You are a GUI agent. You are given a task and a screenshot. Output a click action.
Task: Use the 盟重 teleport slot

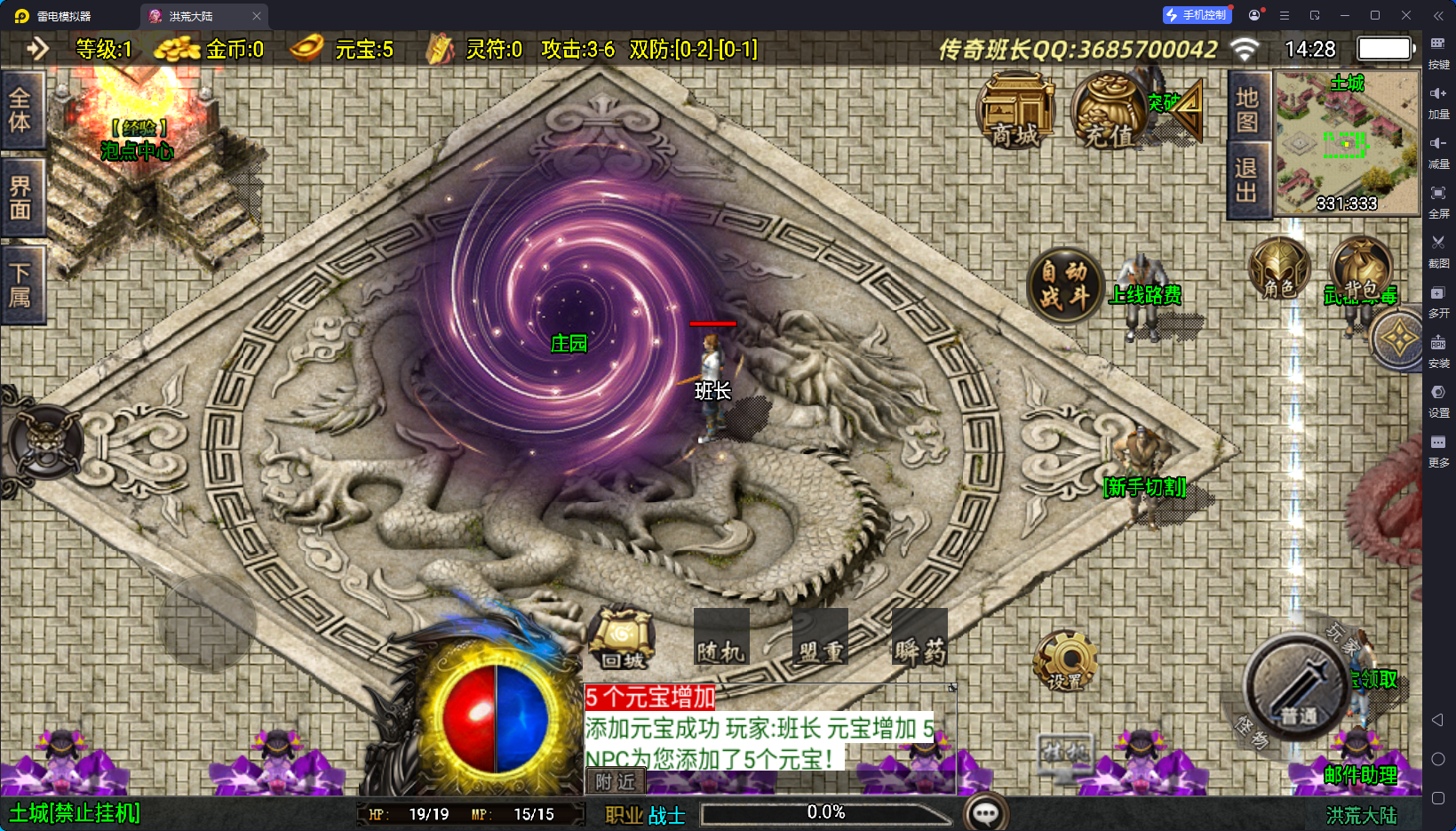click(820, 638)
